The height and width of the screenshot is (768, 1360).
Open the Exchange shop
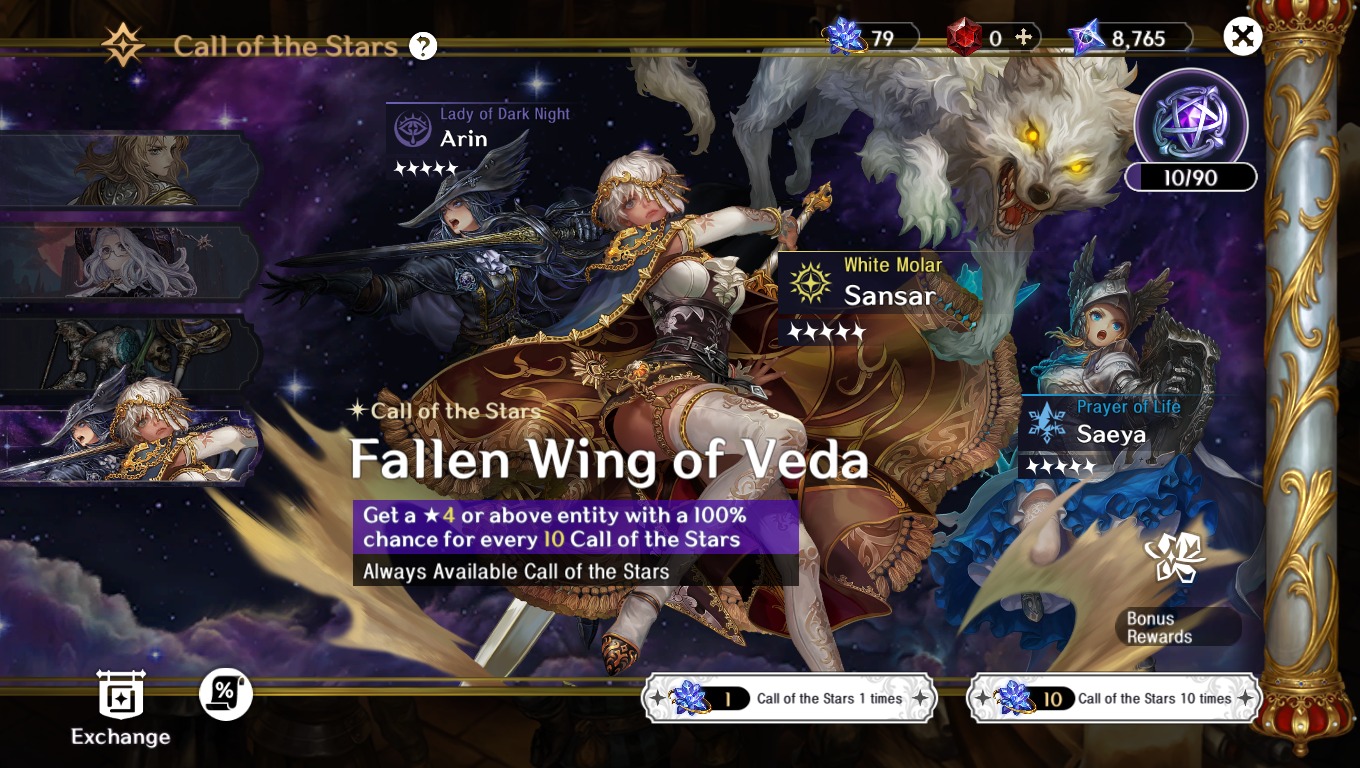[121, 708]
